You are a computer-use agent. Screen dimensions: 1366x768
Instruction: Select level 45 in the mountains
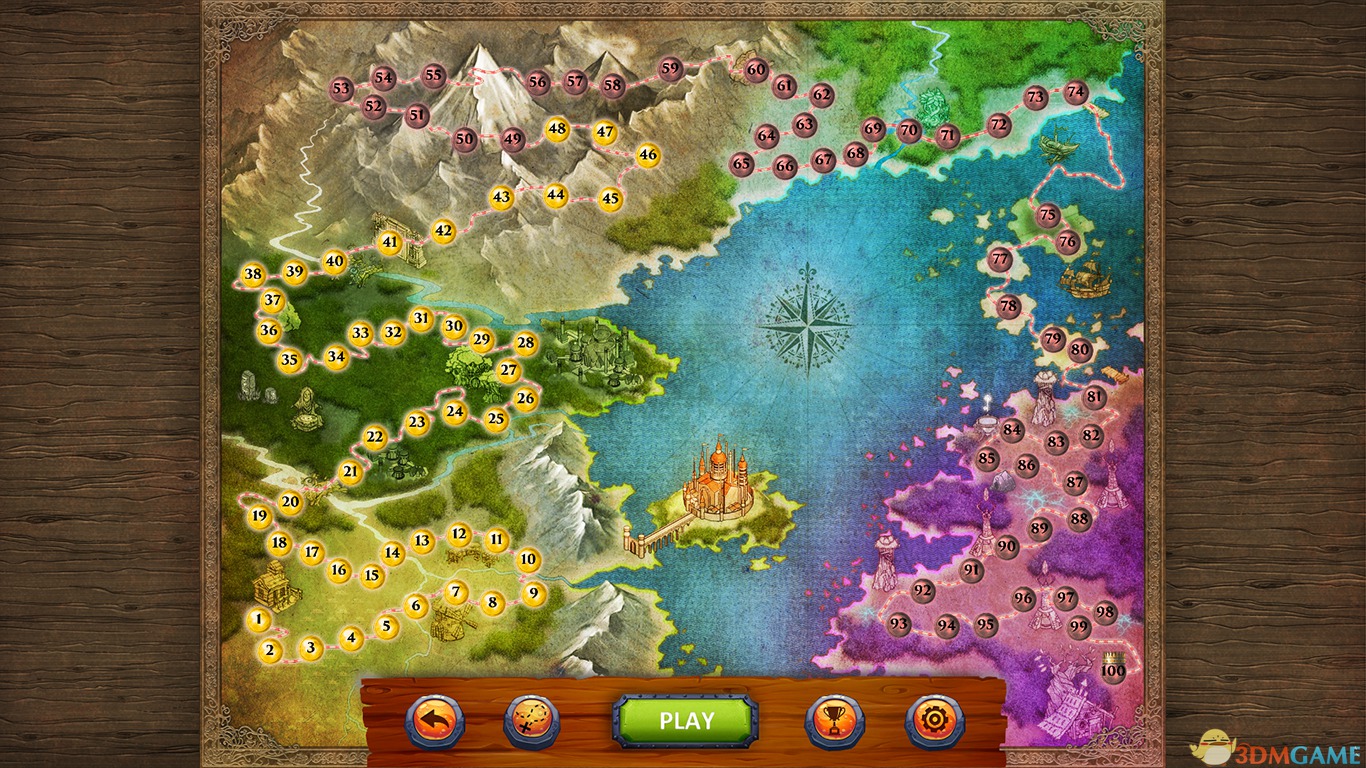click(611, 198)
